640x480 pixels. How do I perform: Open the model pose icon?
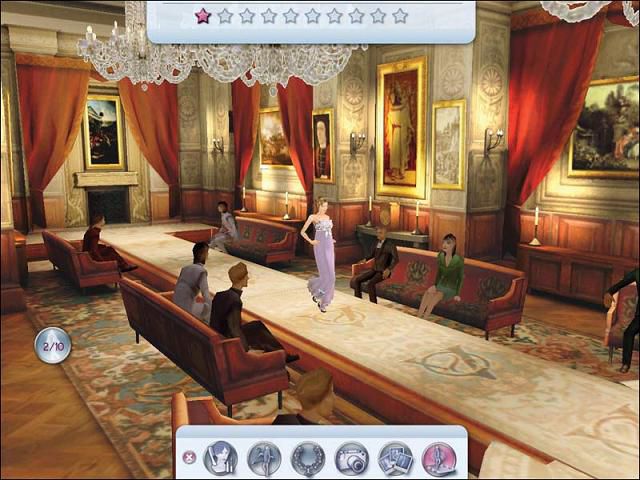click(x=220, y=458)
